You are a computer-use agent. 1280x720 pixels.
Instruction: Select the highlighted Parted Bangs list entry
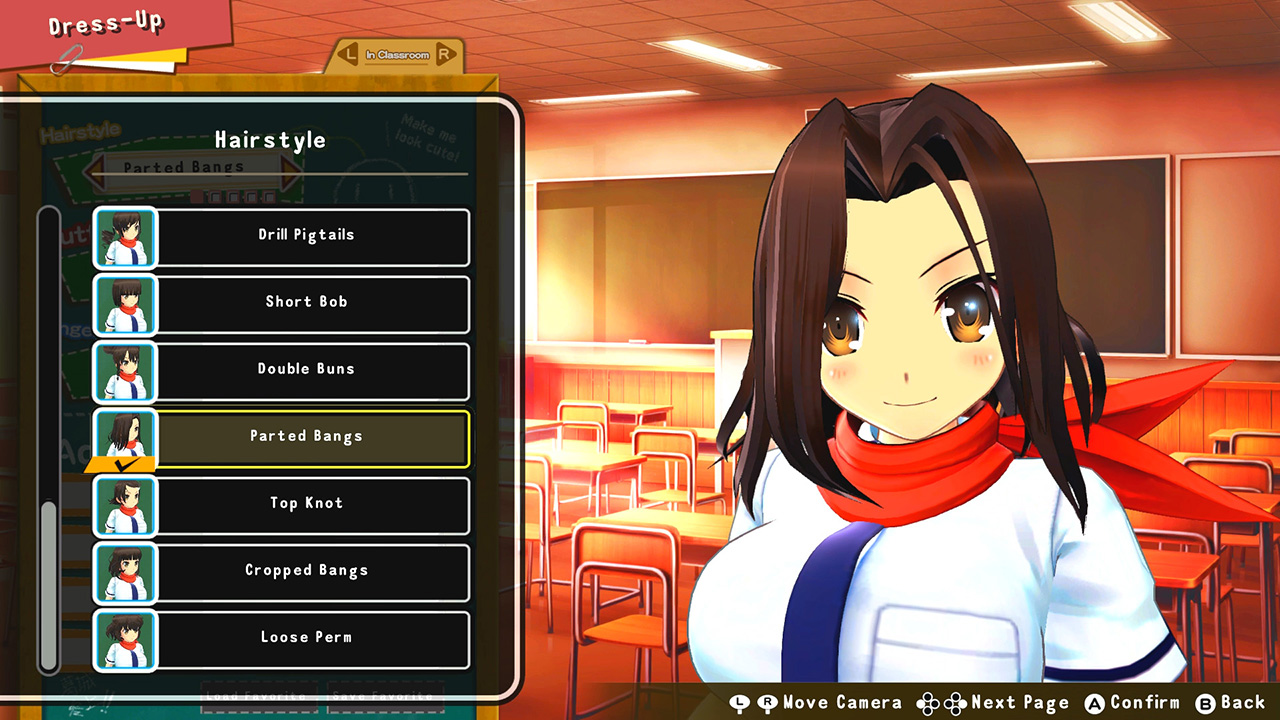click(306, 437)
